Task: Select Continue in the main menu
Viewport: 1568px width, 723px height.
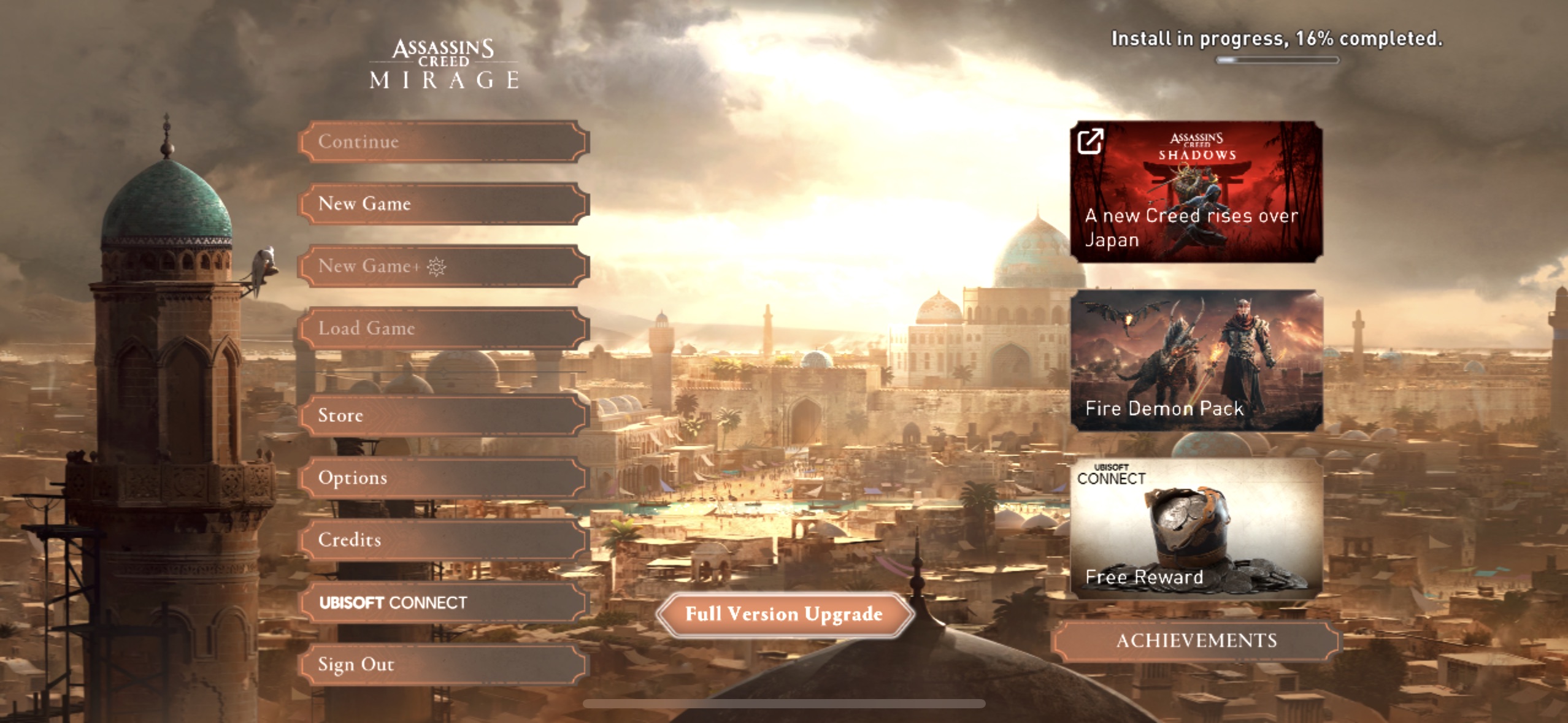Action: 443,142
